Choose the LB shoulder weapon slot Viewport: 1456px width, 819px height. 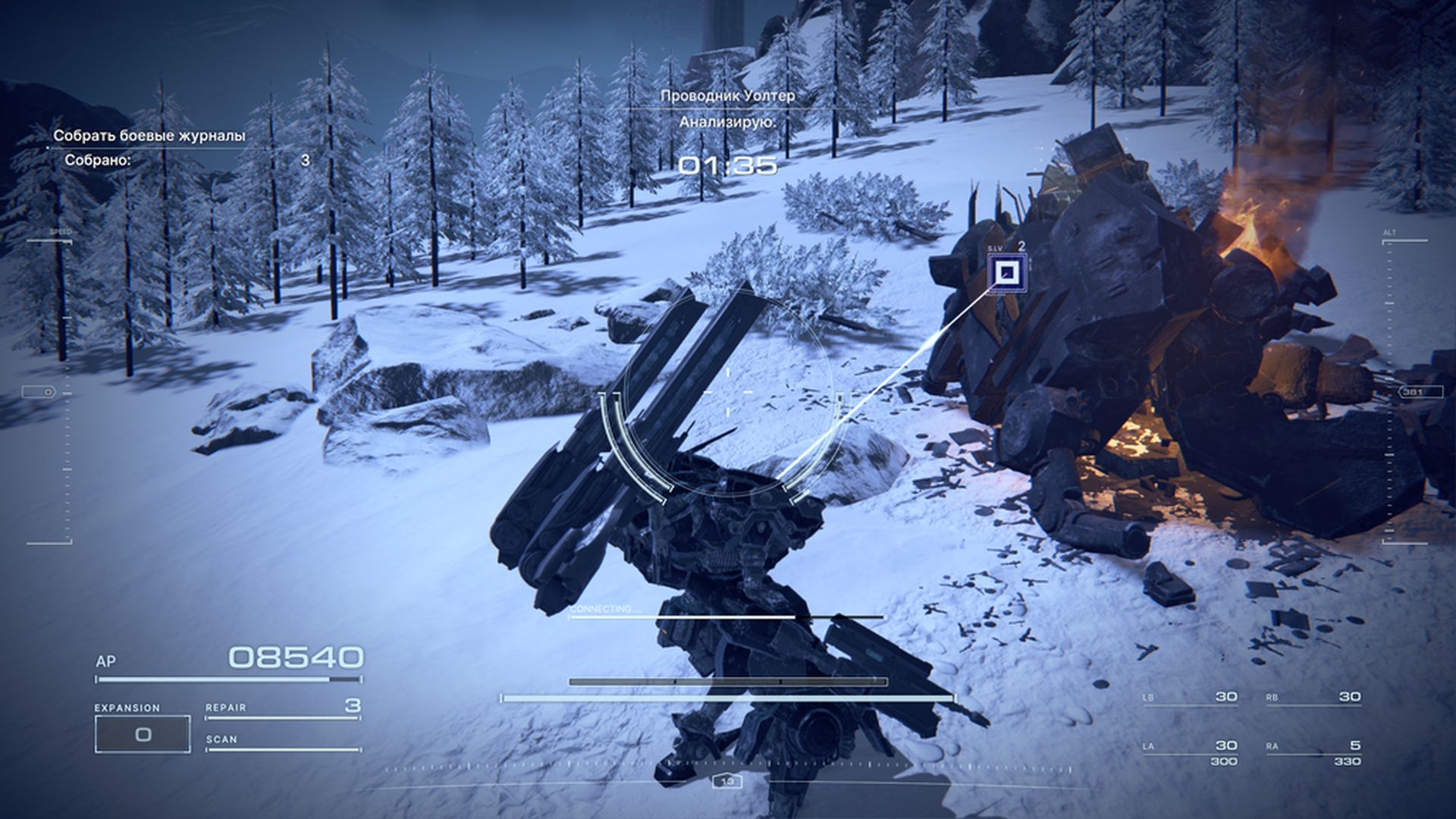[1190, 698]
